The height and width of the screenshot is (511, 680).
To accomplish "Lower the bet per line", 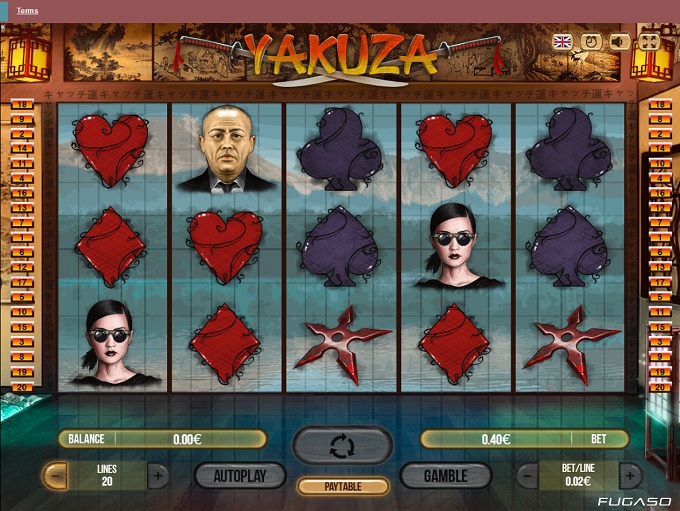I will [528, 476].
